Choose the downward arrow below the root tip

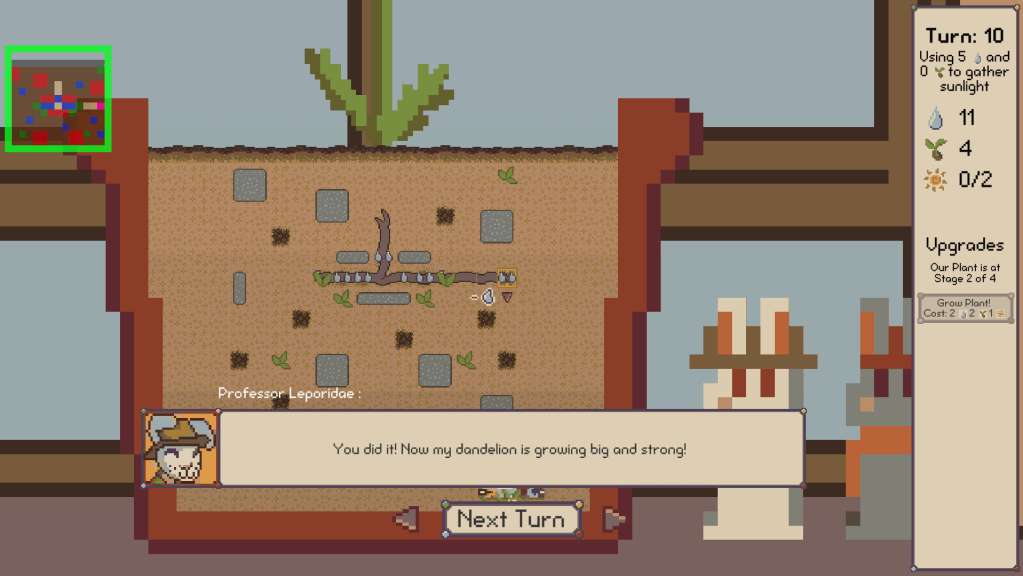pyautogui.click(x=507, y=297)
